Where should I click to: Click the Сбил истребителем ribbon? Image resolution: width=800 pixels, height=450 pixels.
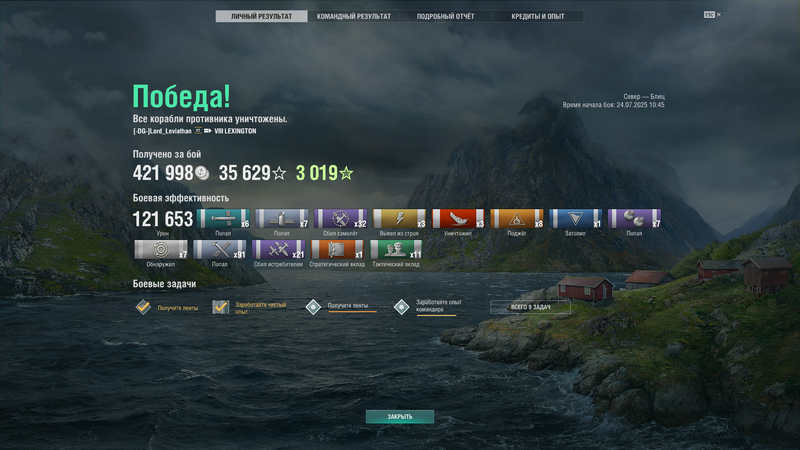(278, 249)
